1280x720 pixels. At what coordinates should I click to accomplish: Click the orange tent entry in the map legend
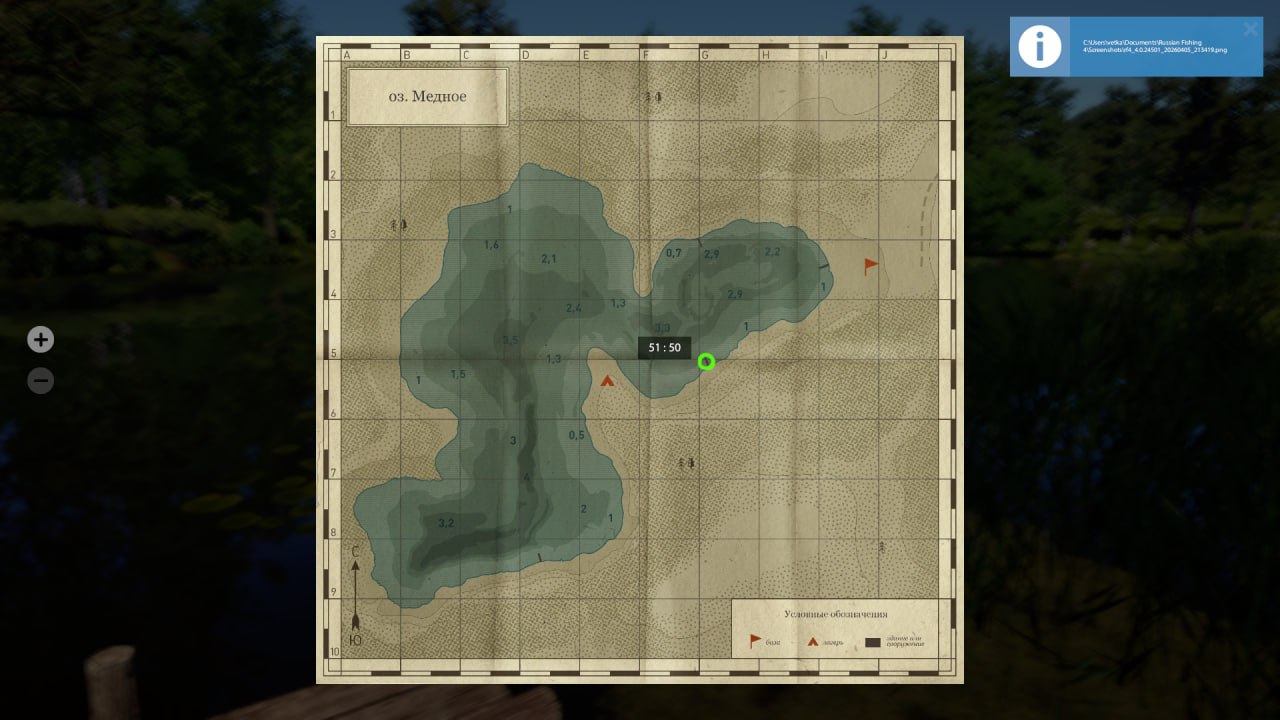814,641
